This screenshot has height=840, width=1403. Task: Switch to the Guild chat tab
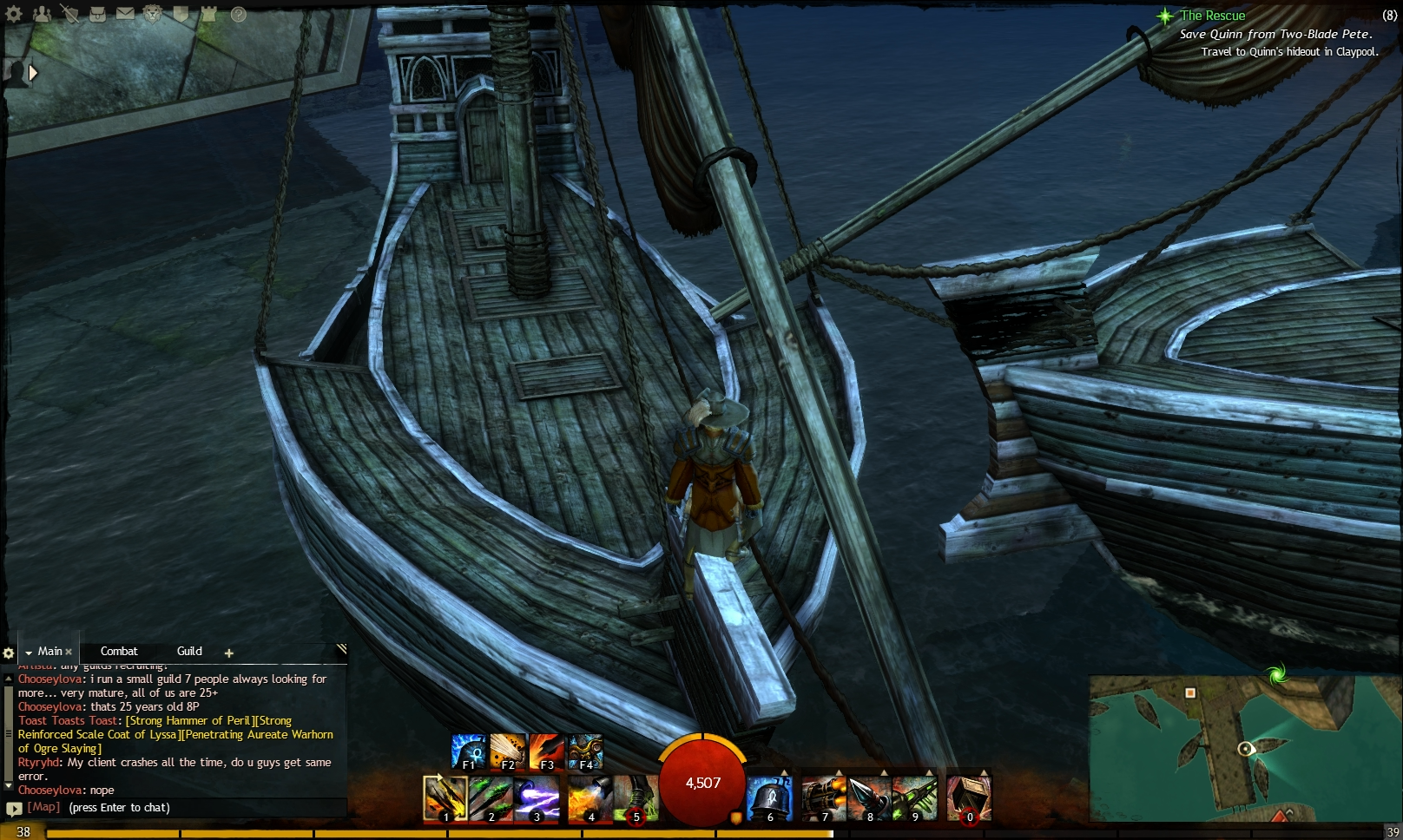pos(188,651)
